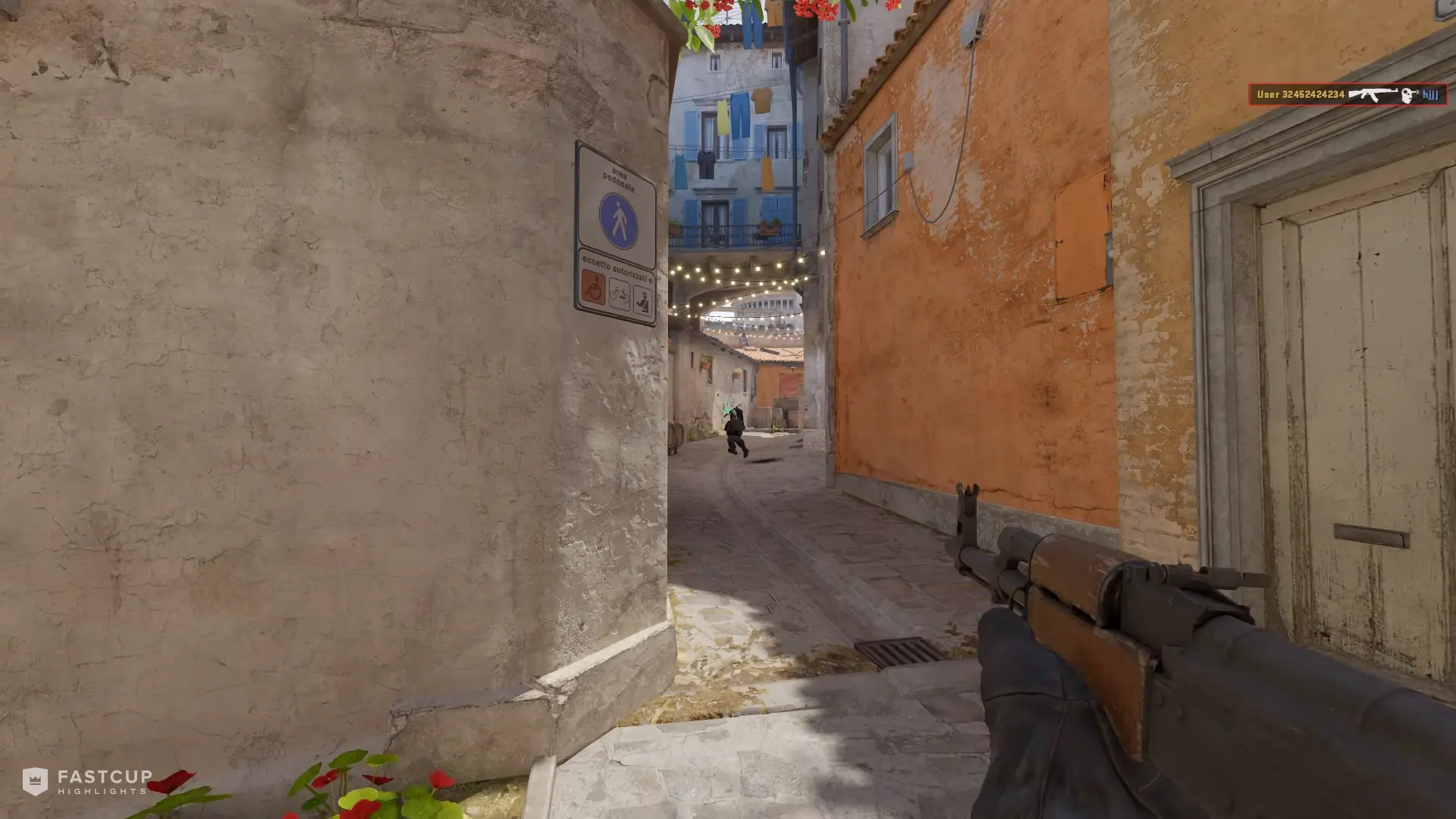The width and height of the screenshot is (1456, 819).
Task: Select the bicycle icon on the wall sign
Action: [x=620, y=294]
